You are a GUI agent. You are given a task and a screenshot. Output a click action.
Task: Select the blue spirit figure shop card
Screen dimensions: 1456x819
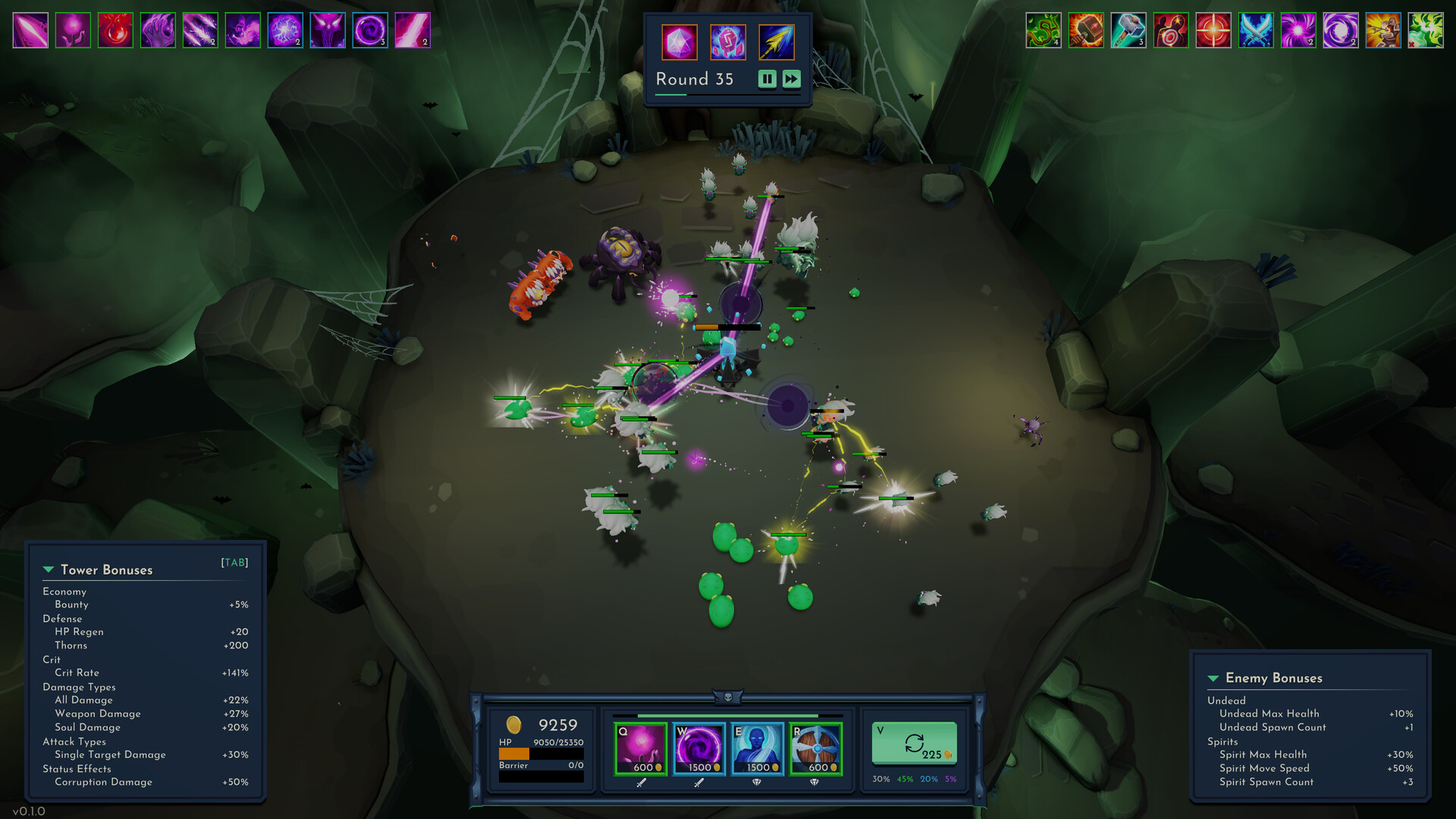[758, 748]
